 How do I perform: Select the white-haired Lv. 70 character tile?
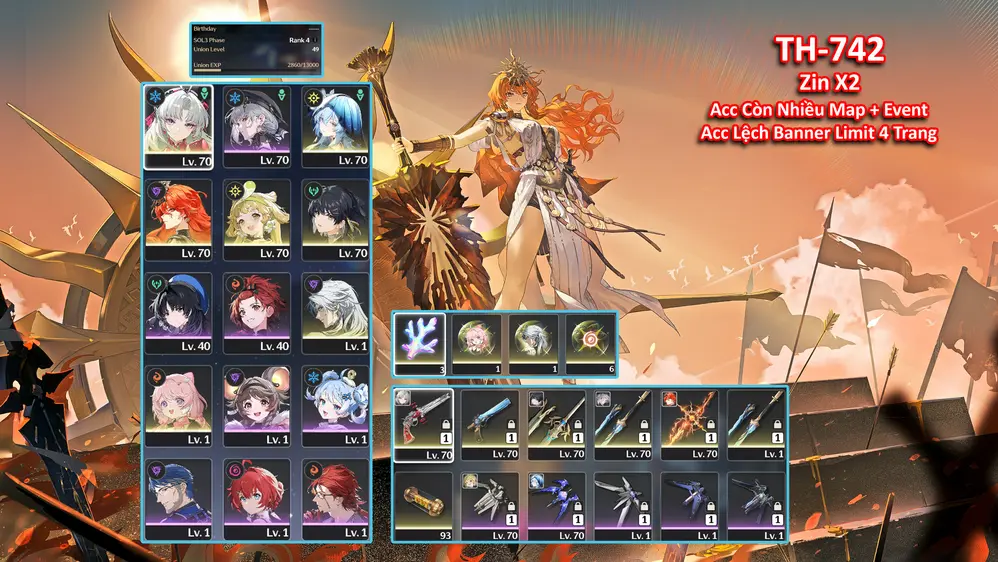(x=179, y=126)
